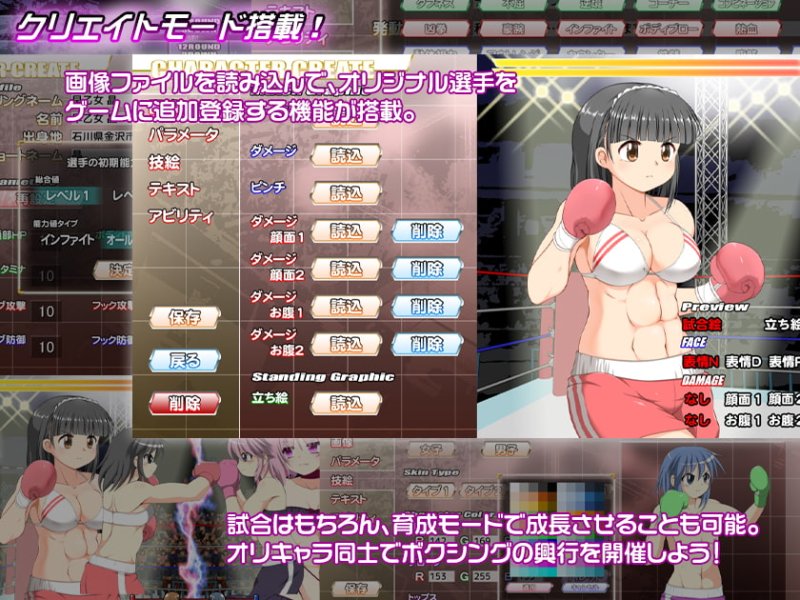Switch to the テキスト section
Screen dimensions: 800x600
tap(174, 188)
